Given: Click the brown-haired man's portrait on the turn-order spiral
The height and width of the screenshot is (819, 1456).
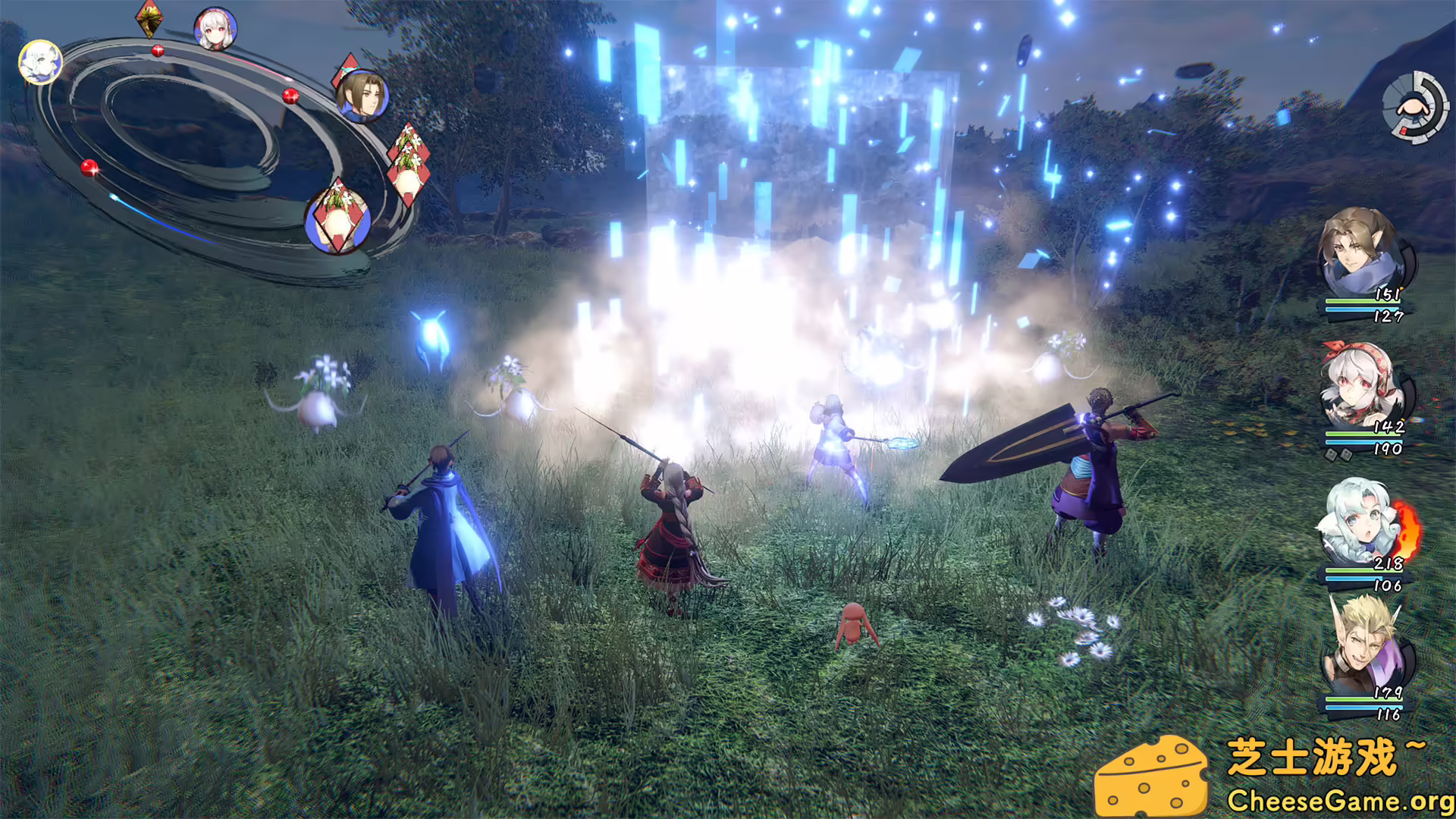Looking at the screenshot, I should 362,99.
